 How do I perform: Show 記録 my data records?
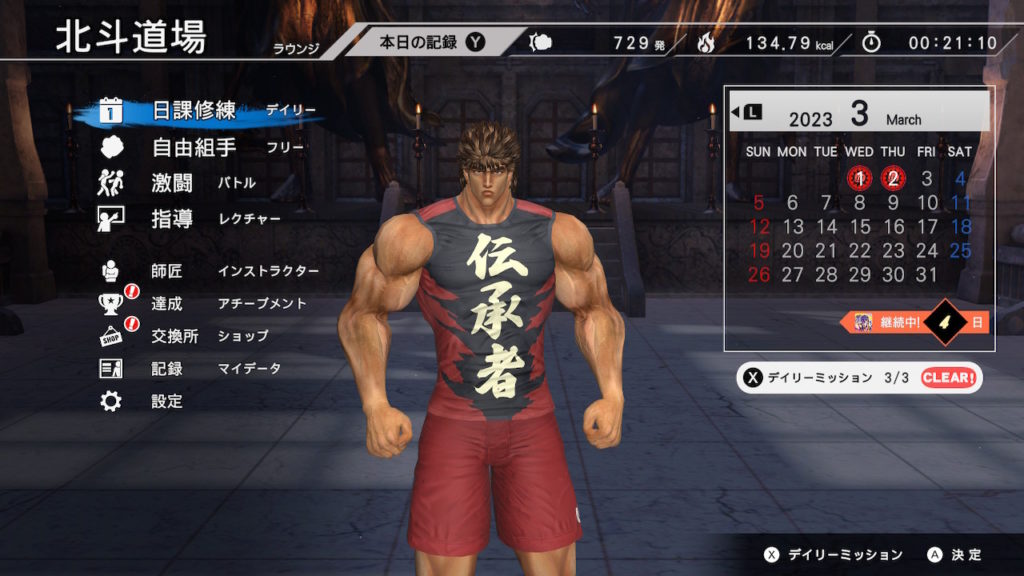coord(167,368)
